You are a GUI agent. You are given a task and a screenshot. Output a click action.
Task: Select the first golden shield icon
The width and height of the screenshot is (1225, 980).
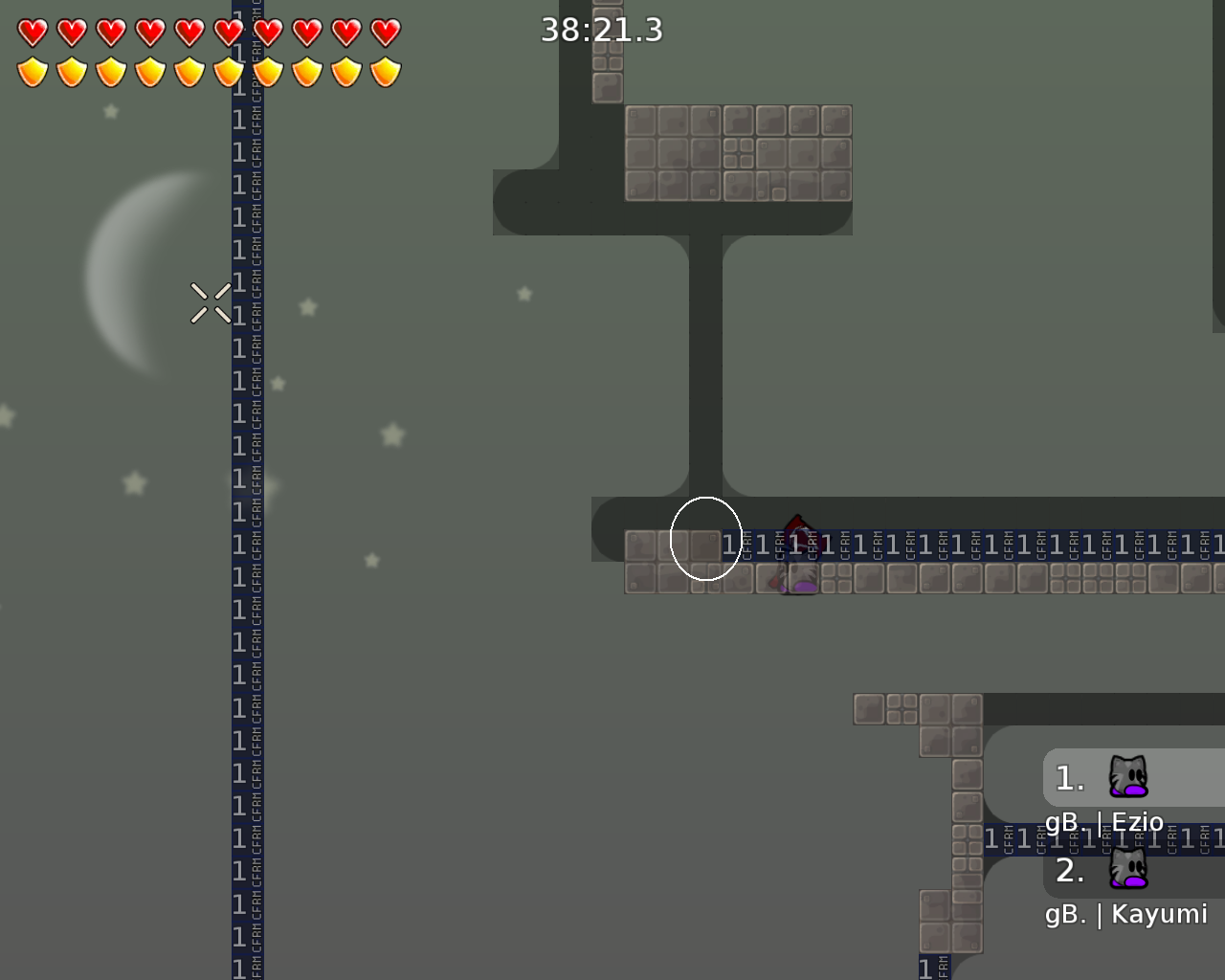[31, 70]
